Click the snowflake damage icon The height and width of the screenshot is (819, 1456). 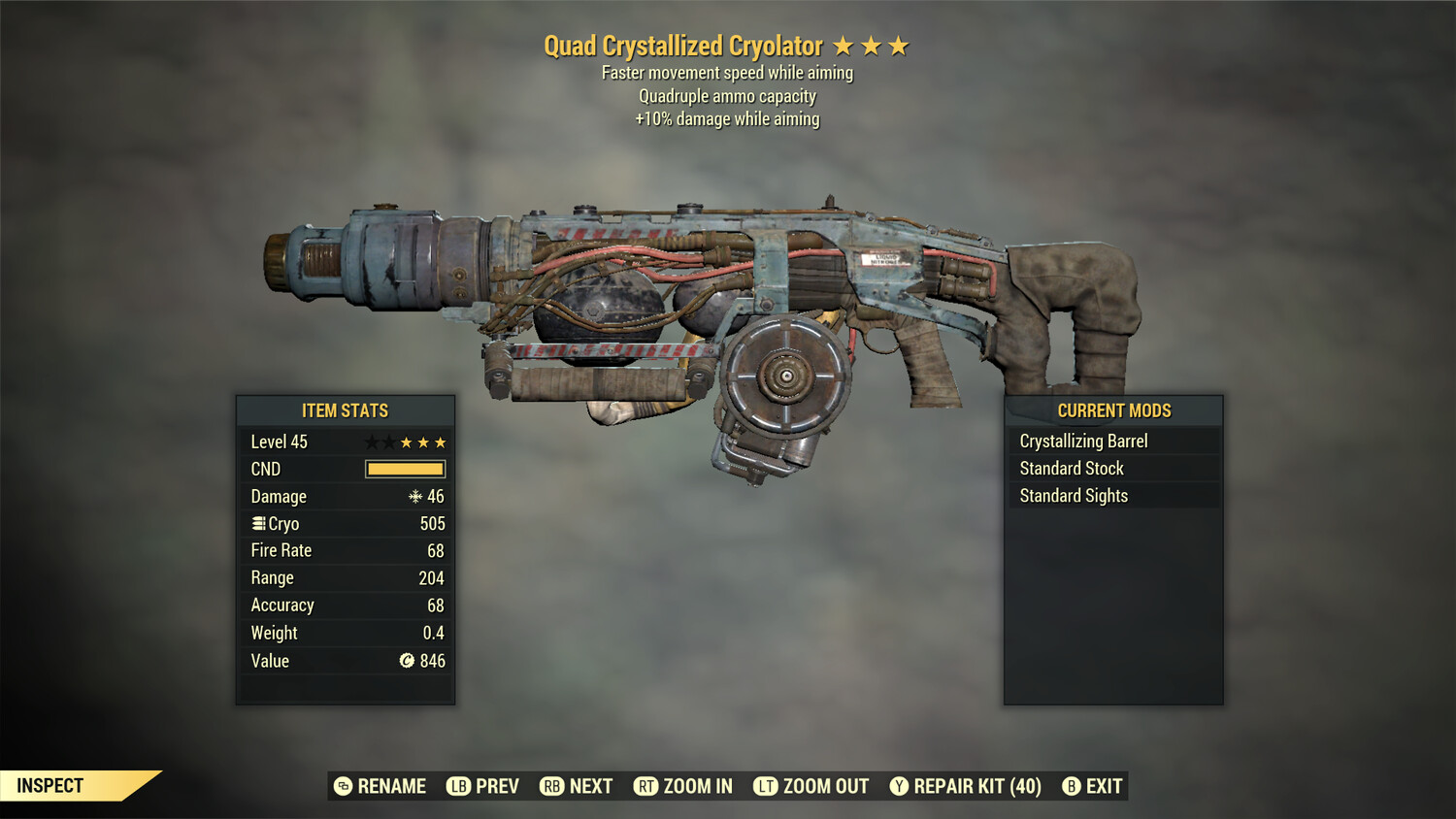416,496
